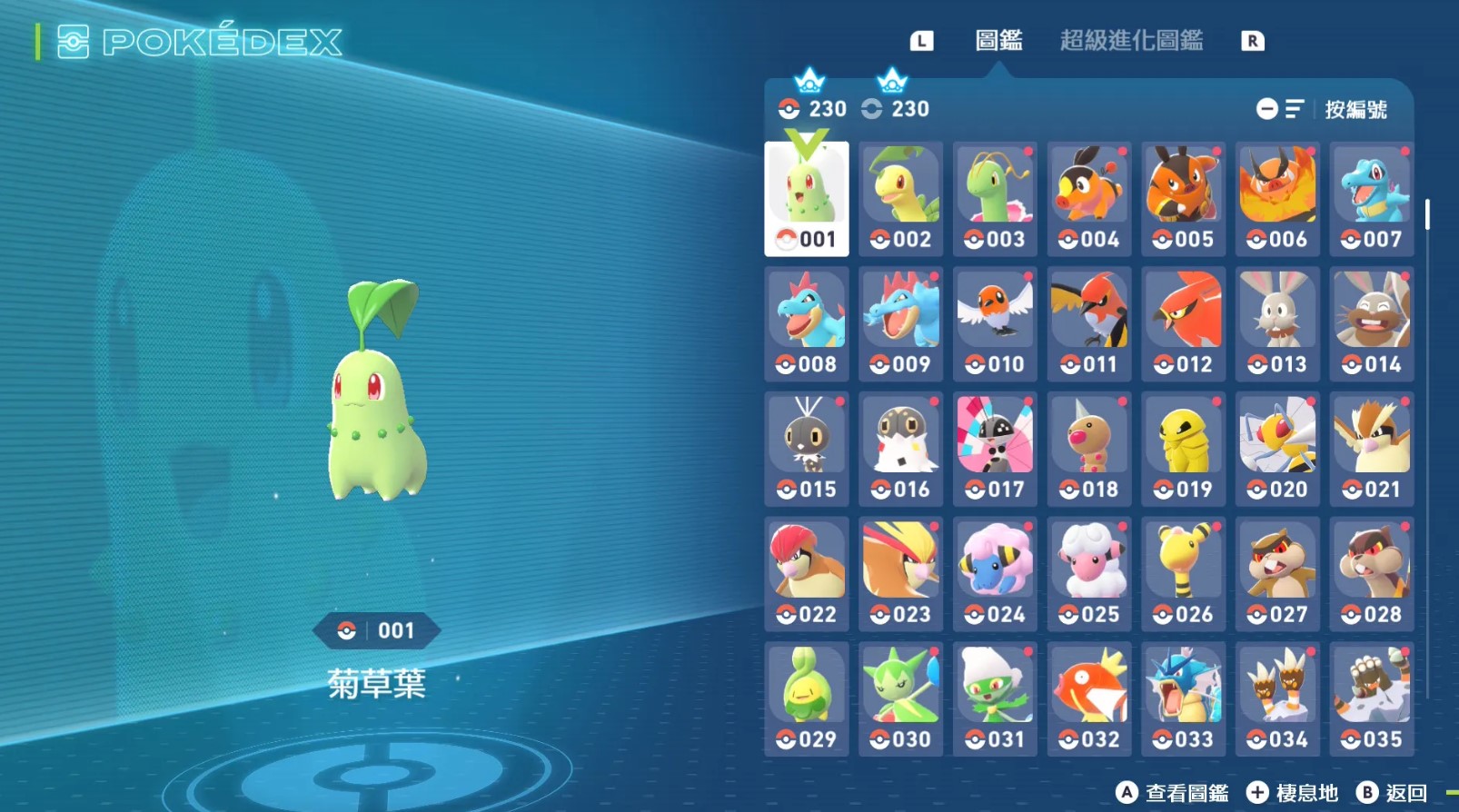
Task: Choose Vivillon entry 017
Action: tap(996, 449)
